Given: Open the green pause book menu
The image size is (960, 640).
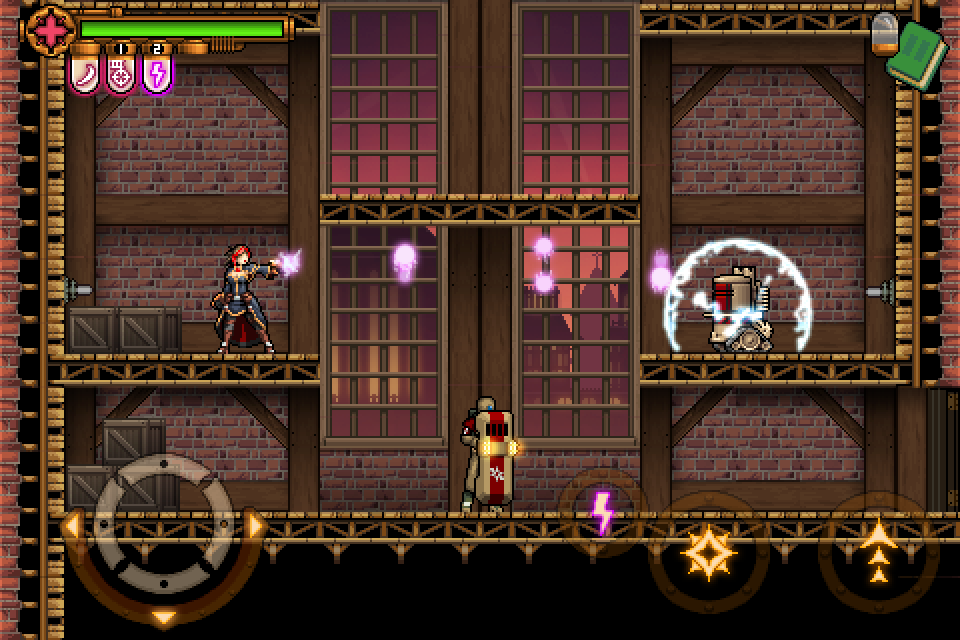Looking at the screenshot, I should tap(923, 53).
